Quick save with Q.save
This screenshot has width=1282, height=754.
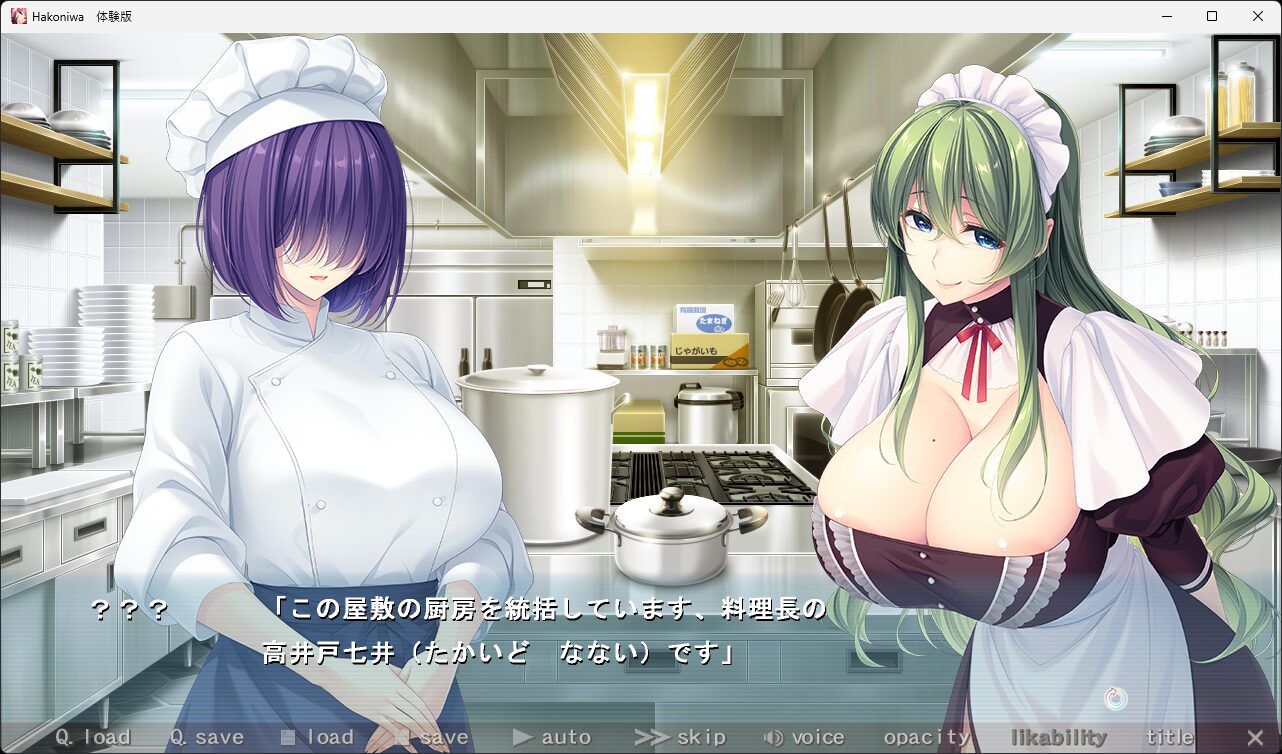[207, 738]
